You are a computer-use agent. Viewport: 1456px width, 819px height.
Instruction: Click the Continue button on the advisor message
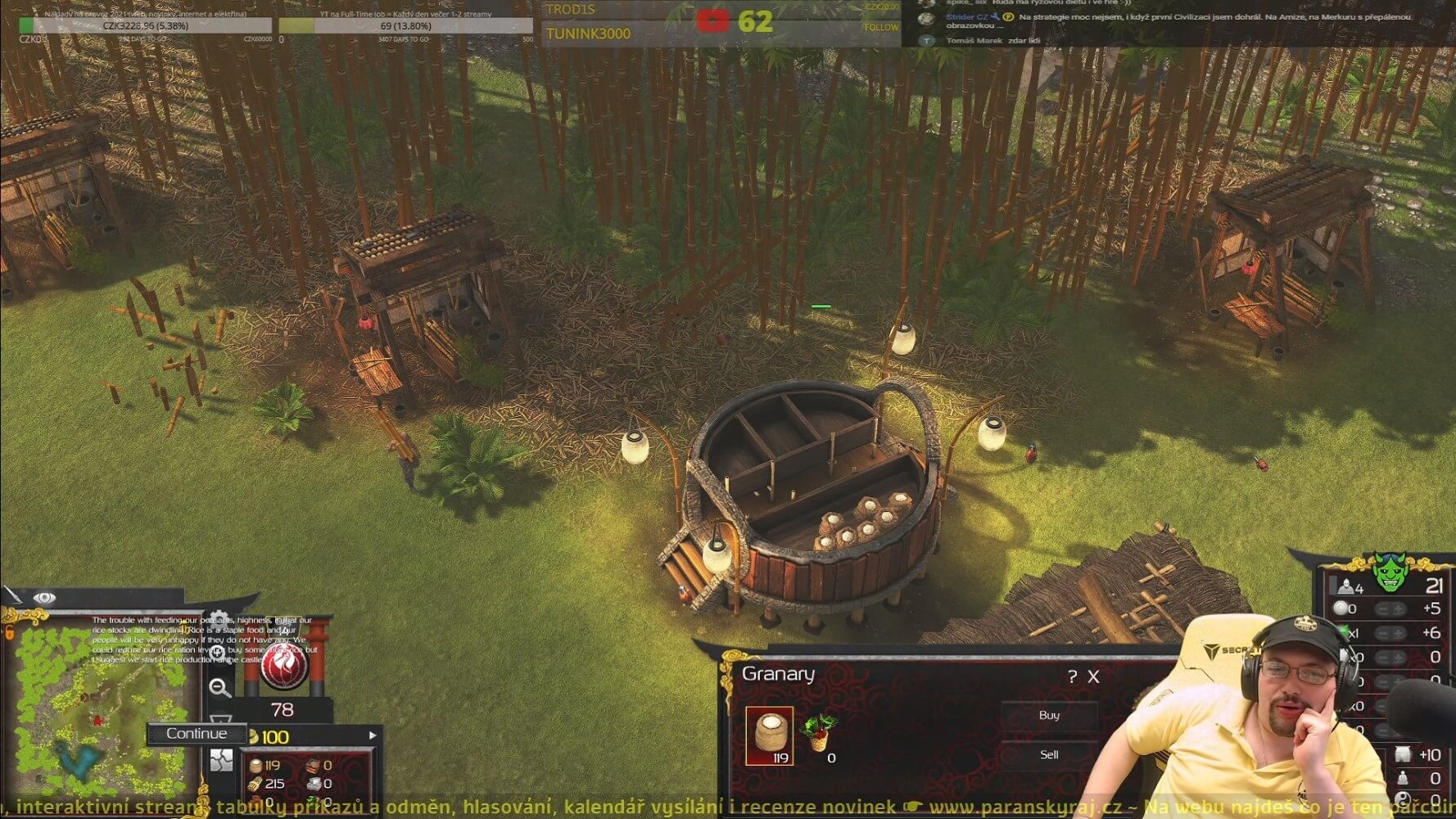coord(197,734)
